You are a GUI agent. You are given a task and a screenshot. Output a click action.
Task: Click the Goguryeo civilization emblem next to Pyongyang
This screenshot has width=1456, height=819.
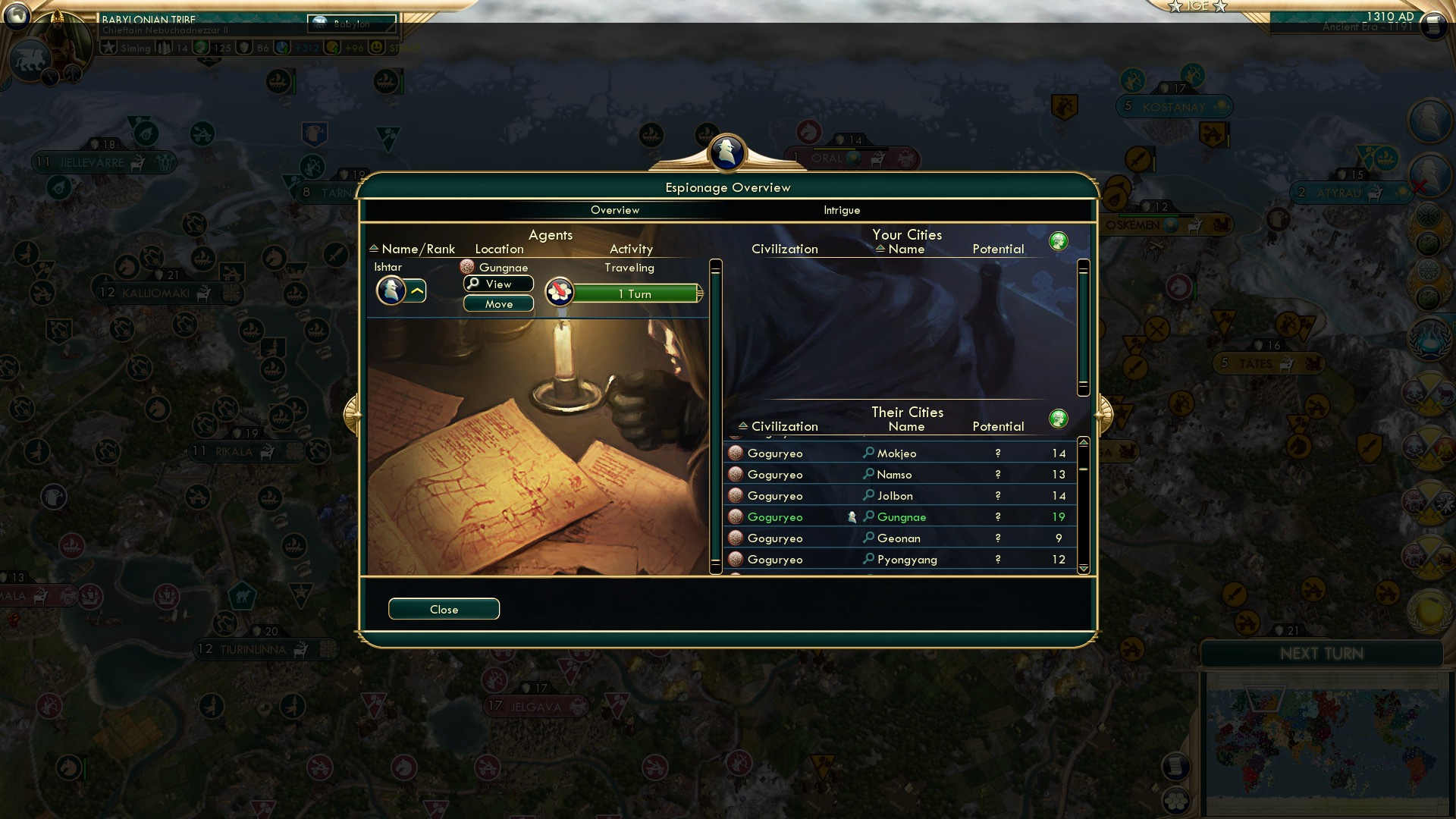pyautogui.click(x=734, y=559)
